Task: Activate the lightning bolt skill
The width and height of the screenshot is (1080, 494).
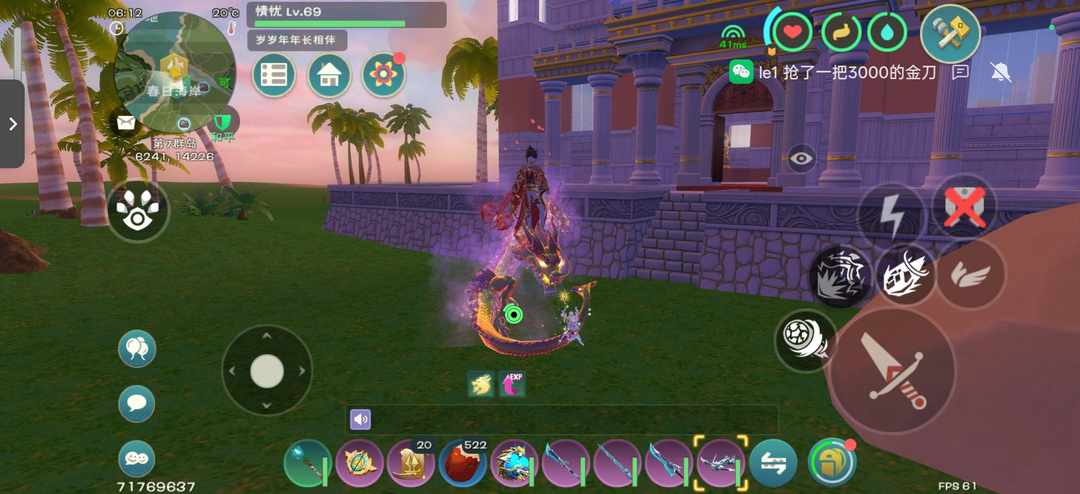Action: click(891, 213)
